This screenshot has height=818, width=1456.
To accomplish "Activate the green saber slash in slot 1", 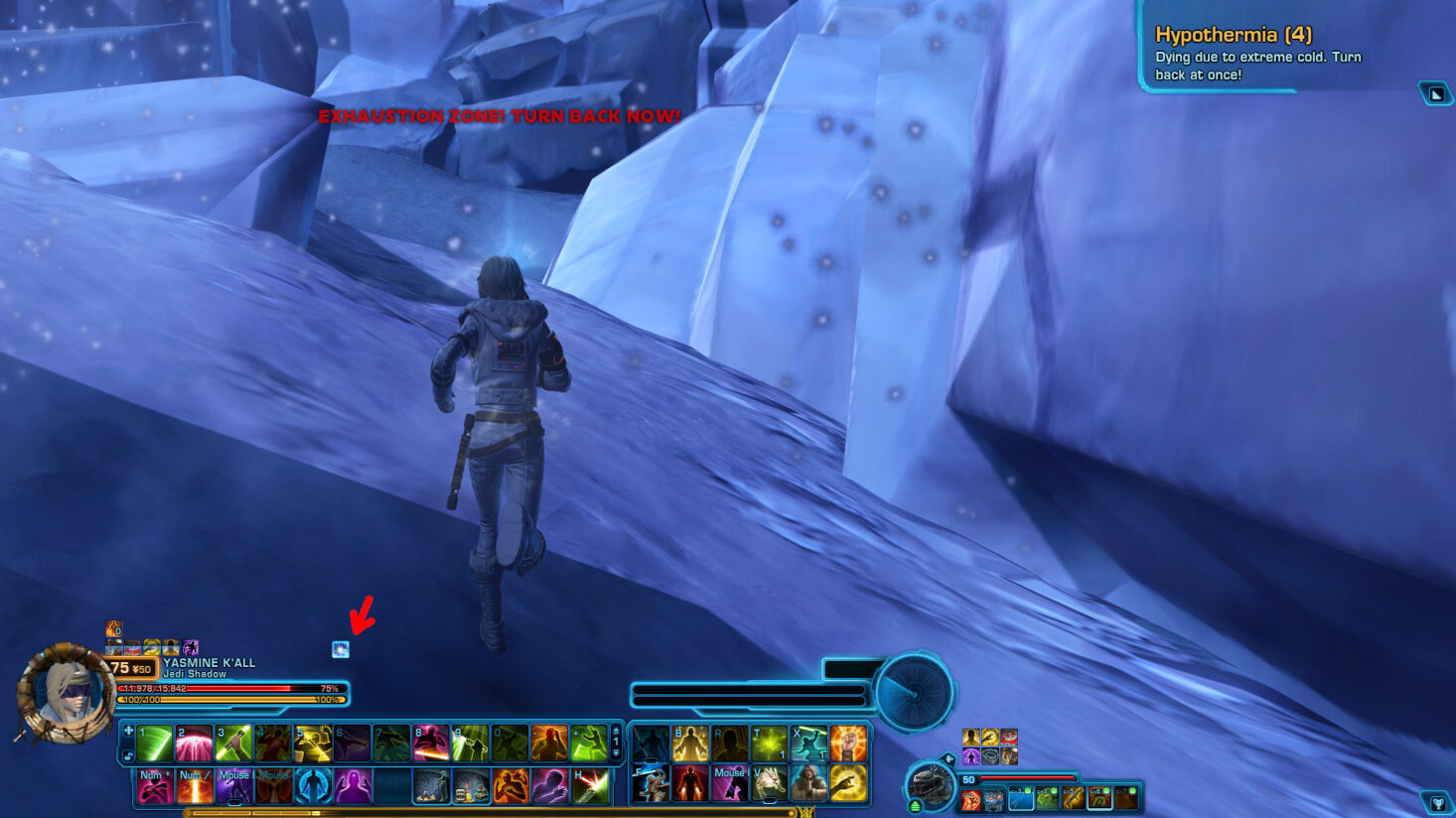I will [x=155, y=743].
